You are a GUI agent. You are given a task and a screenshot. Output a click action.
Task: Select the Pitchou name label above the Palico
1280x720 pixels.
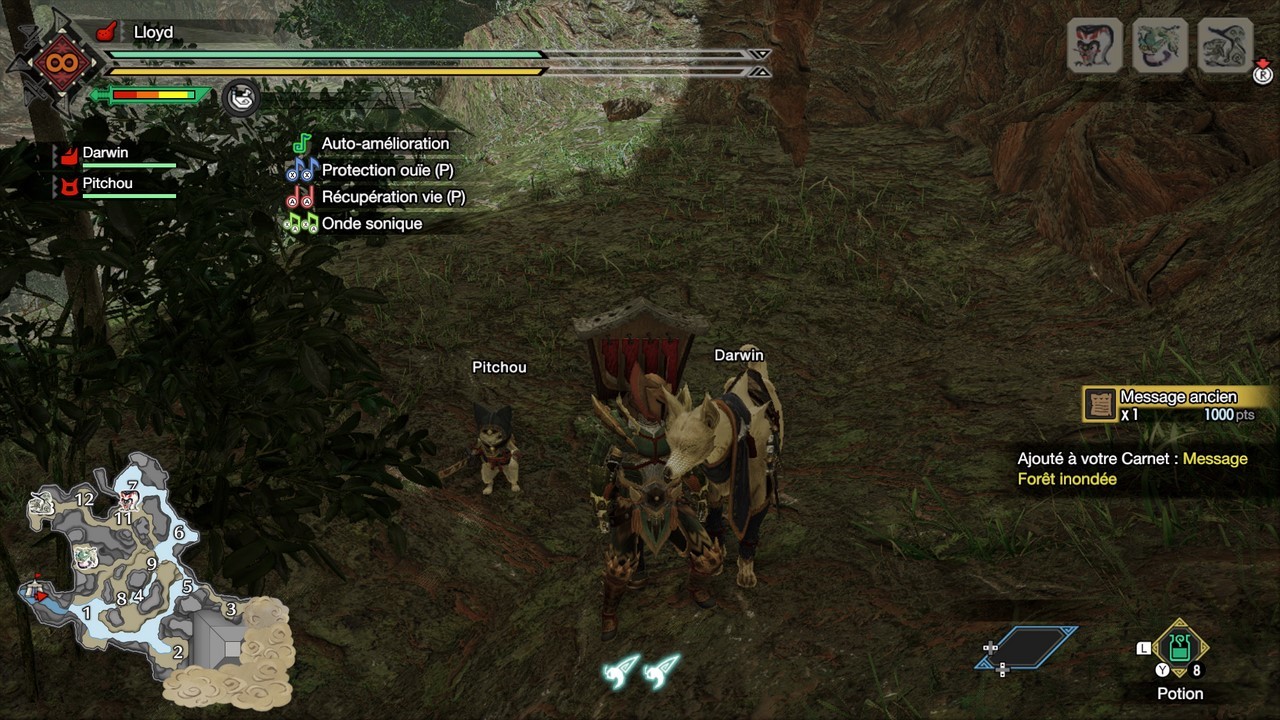[497, 367]
